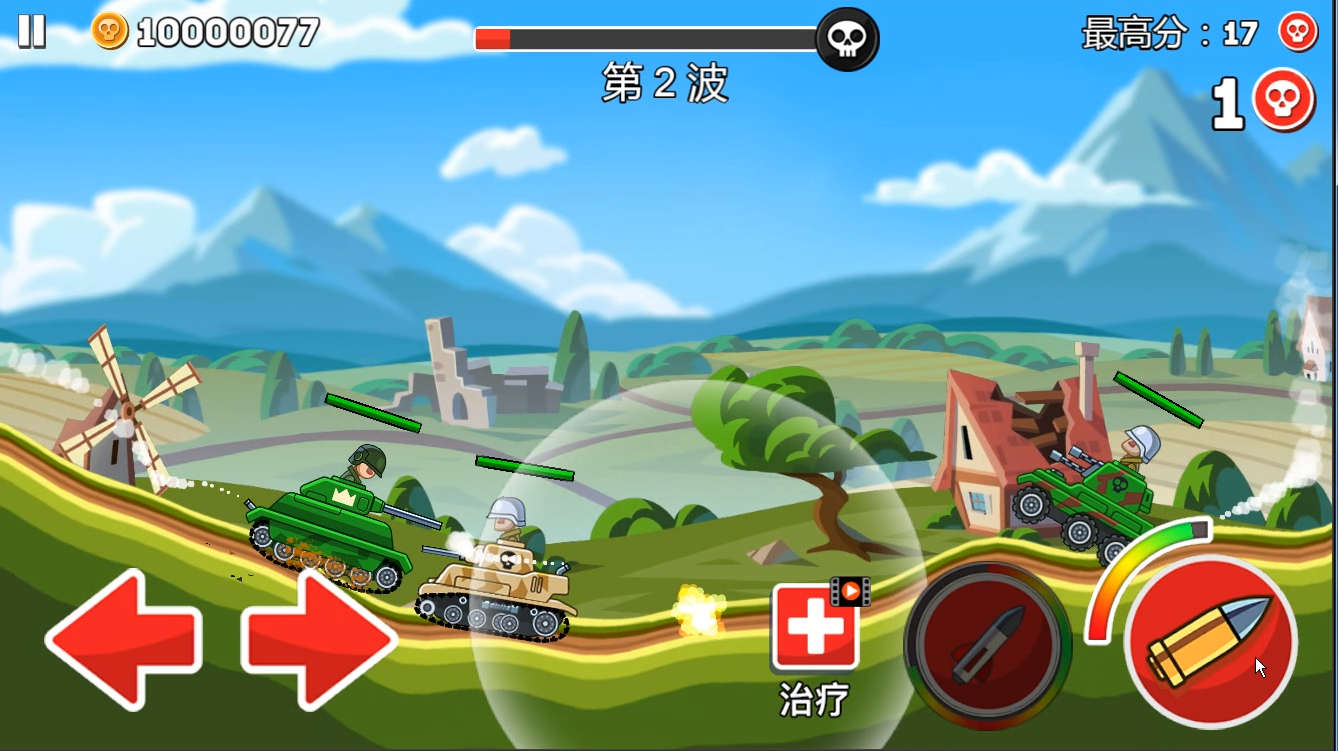This screenshot has height=751, width=1338.
Task: Pause the game
Action: pos(31,31)
